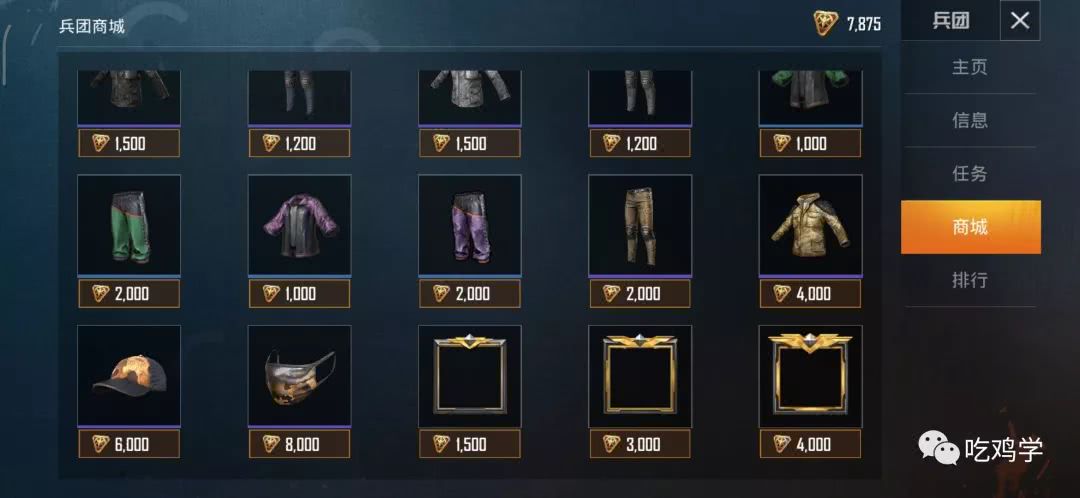Choose the gold camo jacket
Screen dimensions: 1080x498
pos(810,225)
